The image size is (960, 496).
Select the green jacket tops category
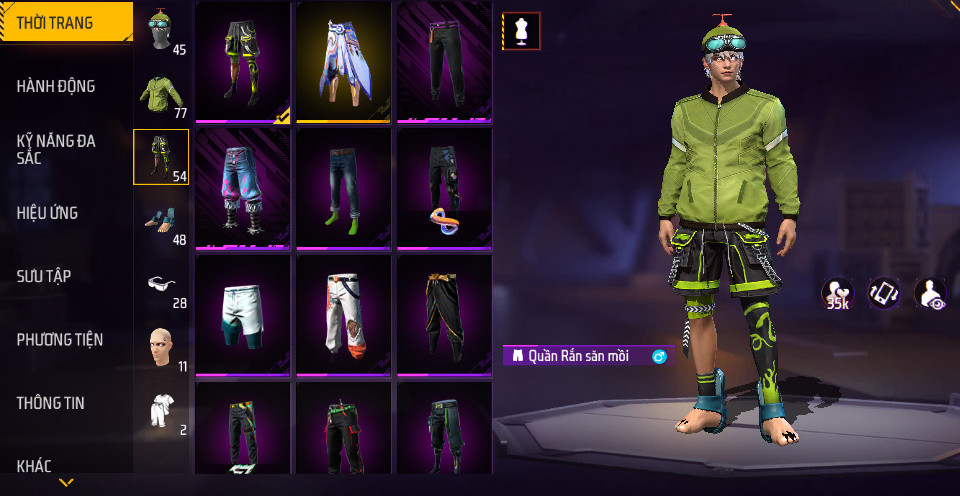[160, 95]
